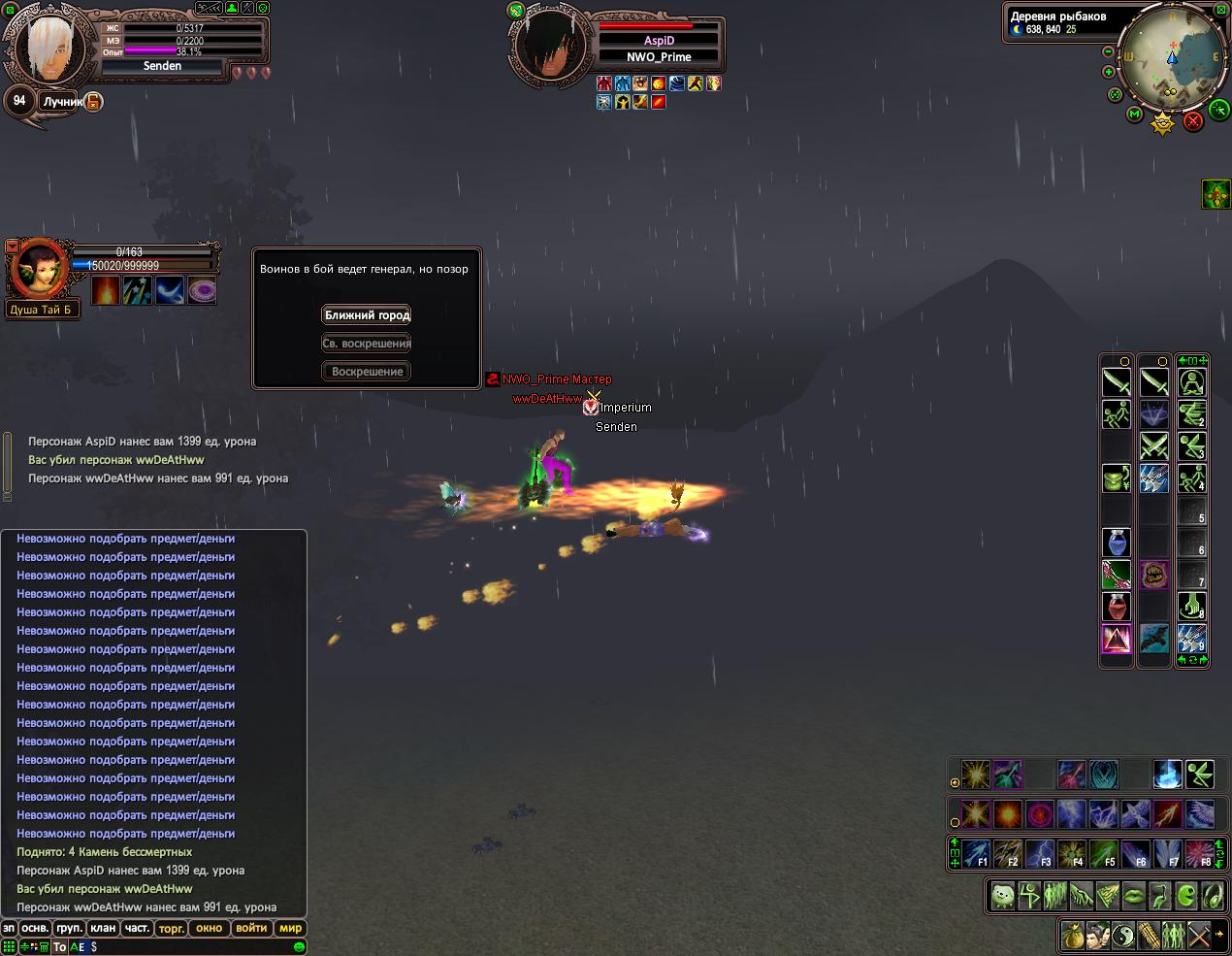Click the minimap zoom-in plus button

coord(1109,72)
